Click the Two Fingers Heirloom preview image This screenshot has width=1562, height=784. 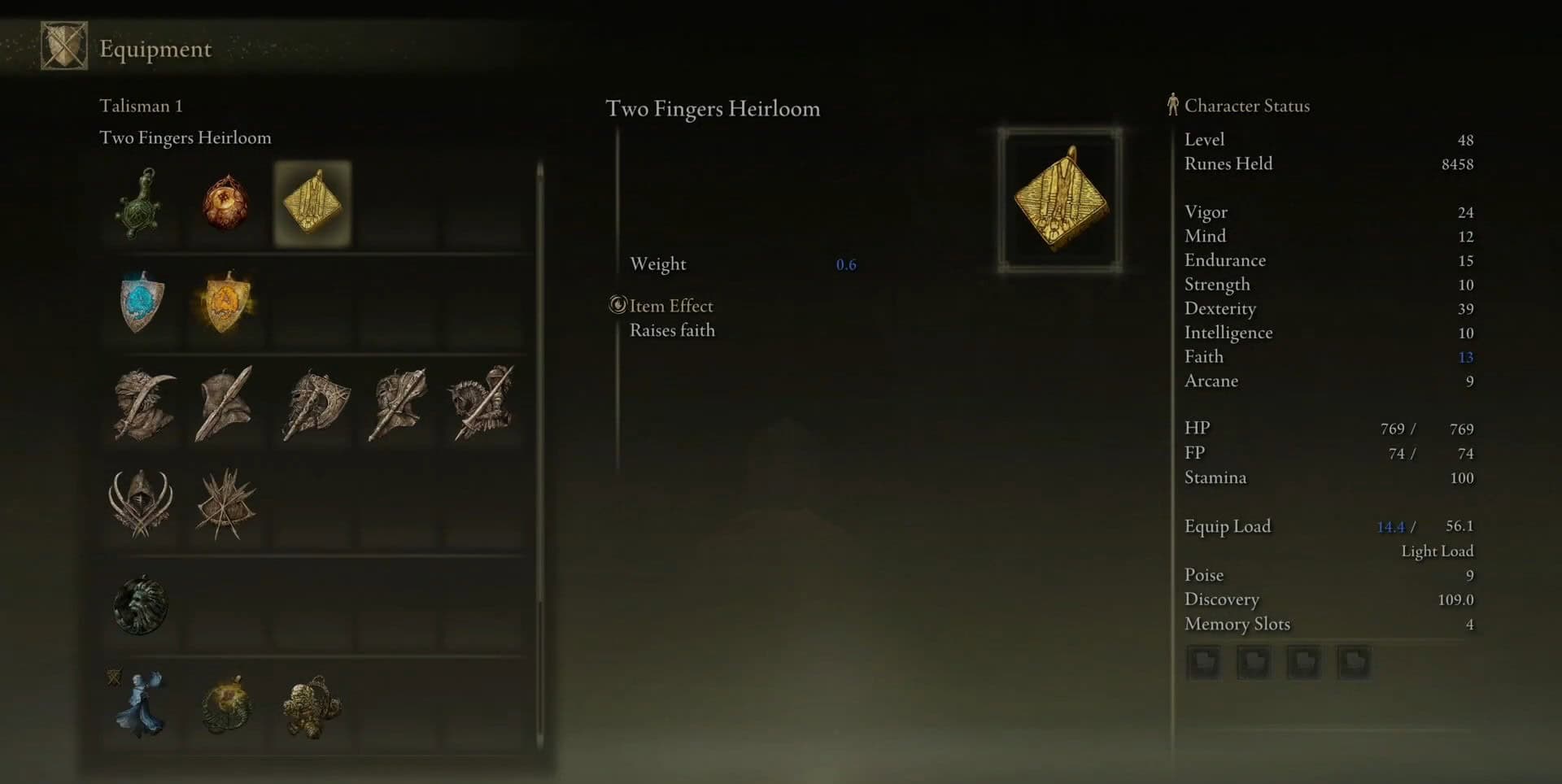click(x=1060, y=199)
